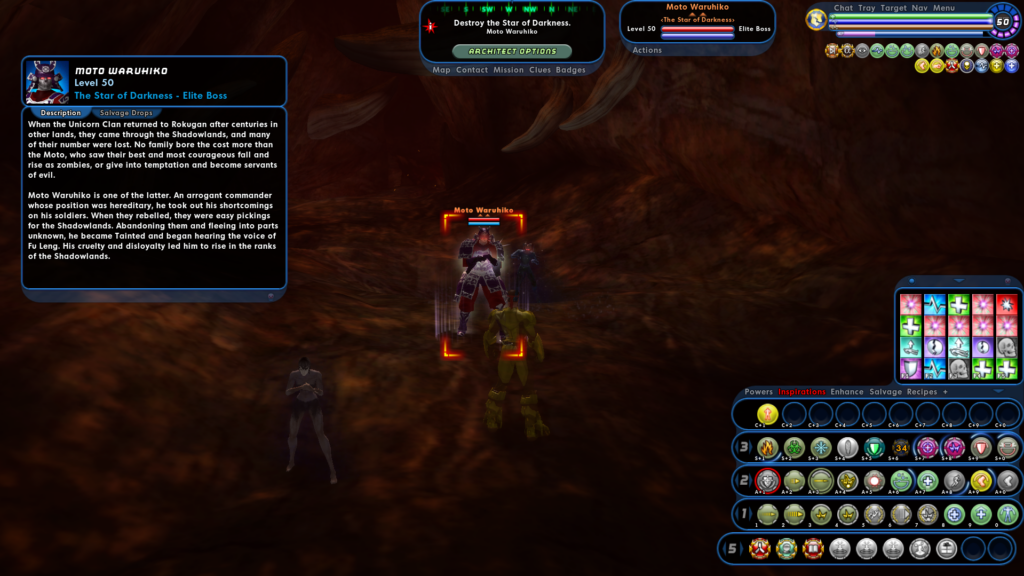Open the Enhance window
This screenshot has height=576, width=1024.
[x=846, y=392]
